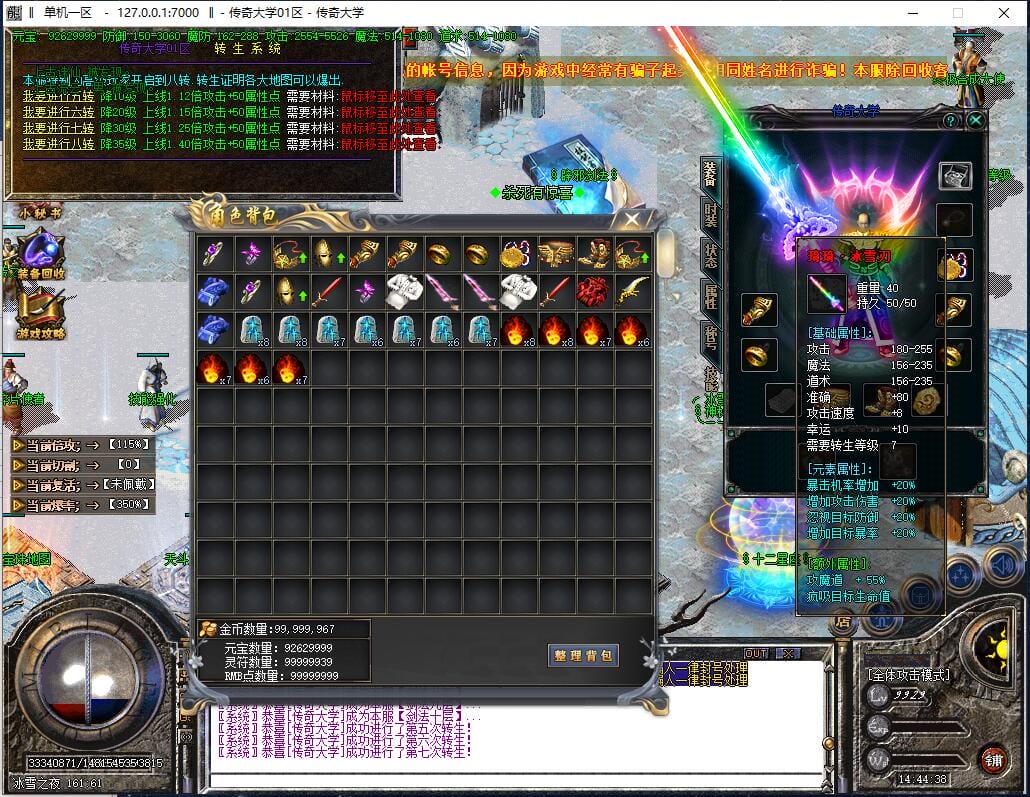The height and width of the screenshot is (797, 1030).
Task: Click the 整理背包 sort button
Action: click(584, 656)
